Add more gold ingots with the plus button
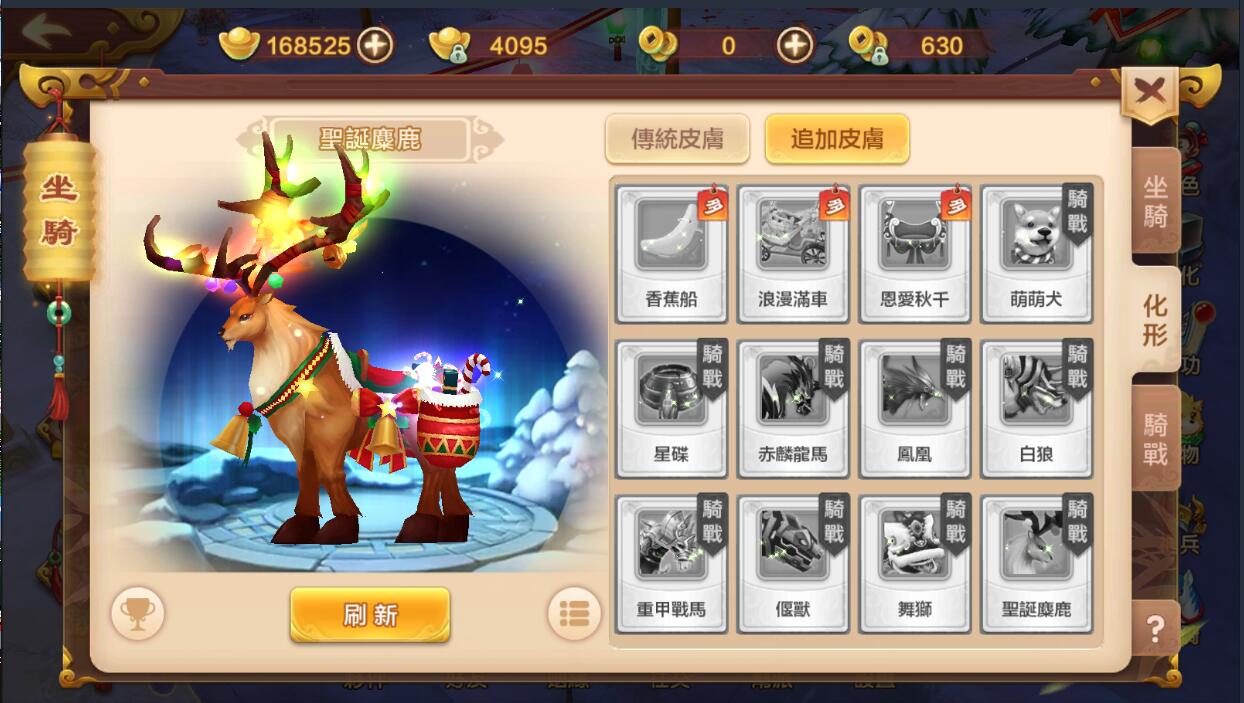 pos(375,44)
